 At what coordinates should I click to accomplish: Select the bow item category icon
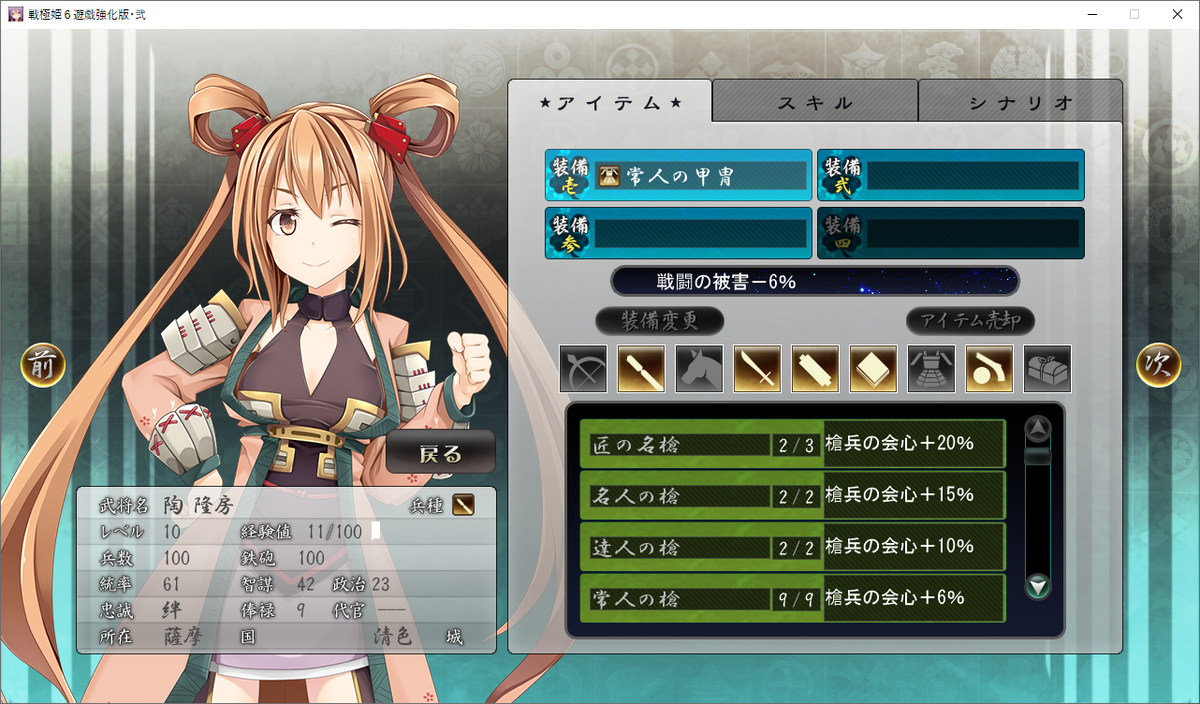[583, 369]
